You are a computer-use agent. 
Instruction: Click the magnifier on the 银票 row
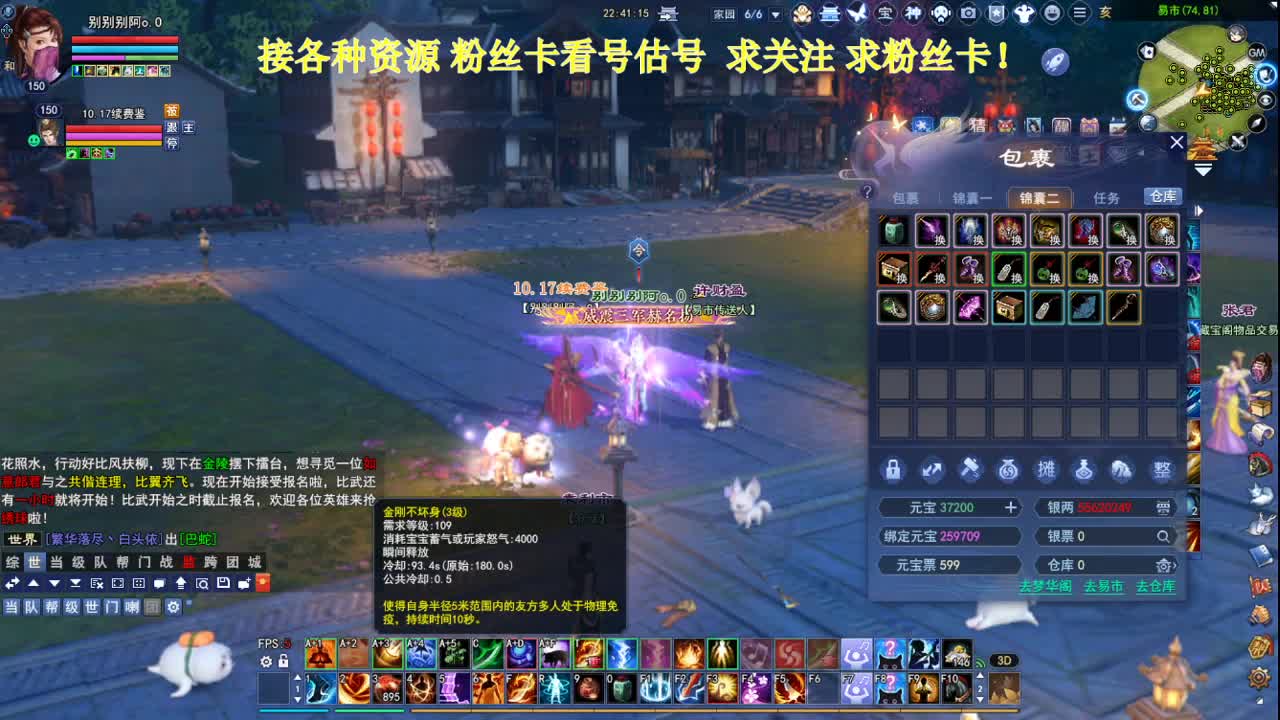pos(1161,536)
